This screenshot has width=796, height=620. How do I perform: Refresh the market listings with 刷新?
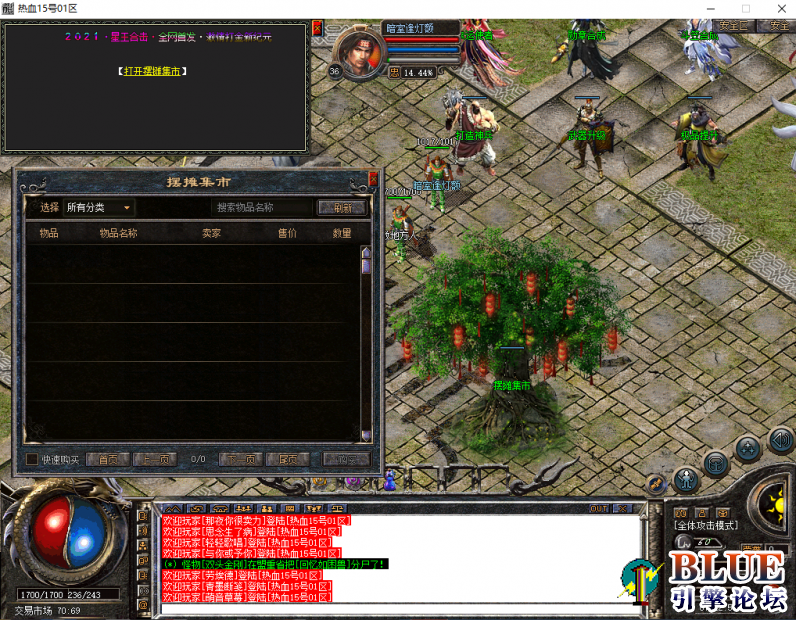(342, 208)
